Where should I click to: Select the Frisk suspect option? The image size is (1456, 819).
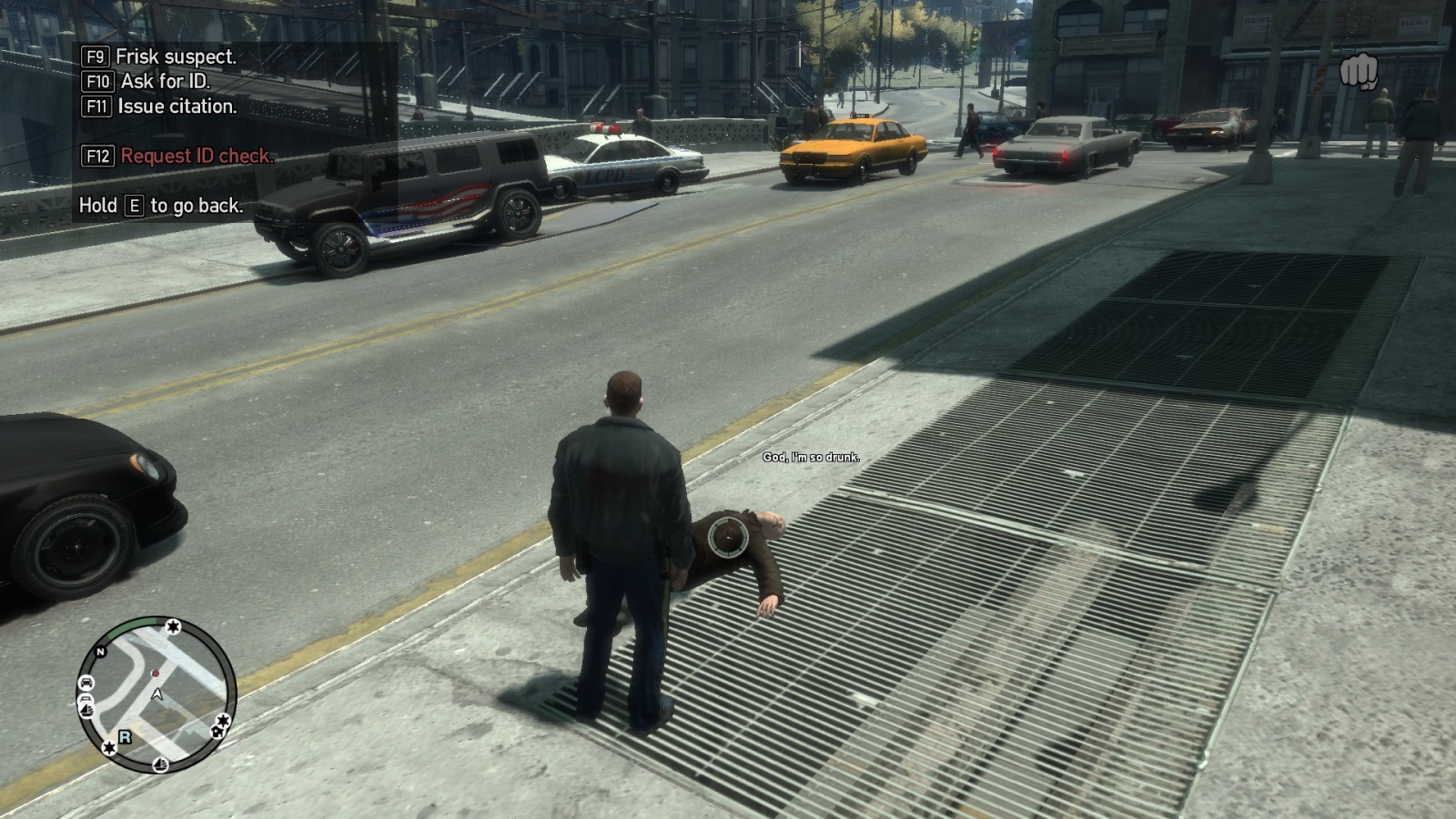click(x=175, y=56)
